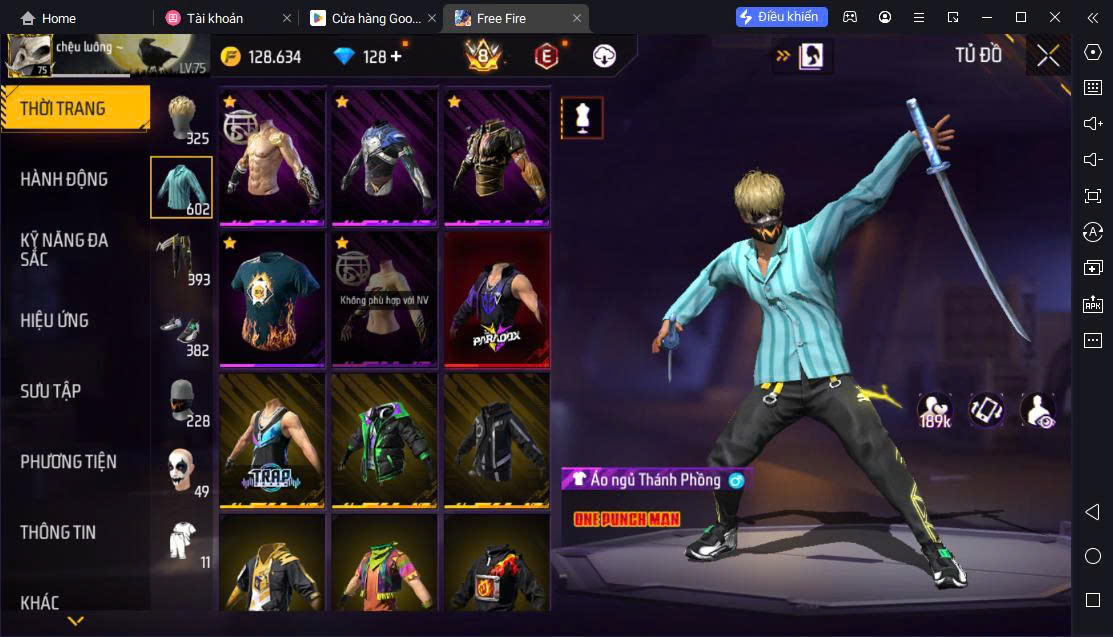Select the hair category with 325 items

pos(182,118)
